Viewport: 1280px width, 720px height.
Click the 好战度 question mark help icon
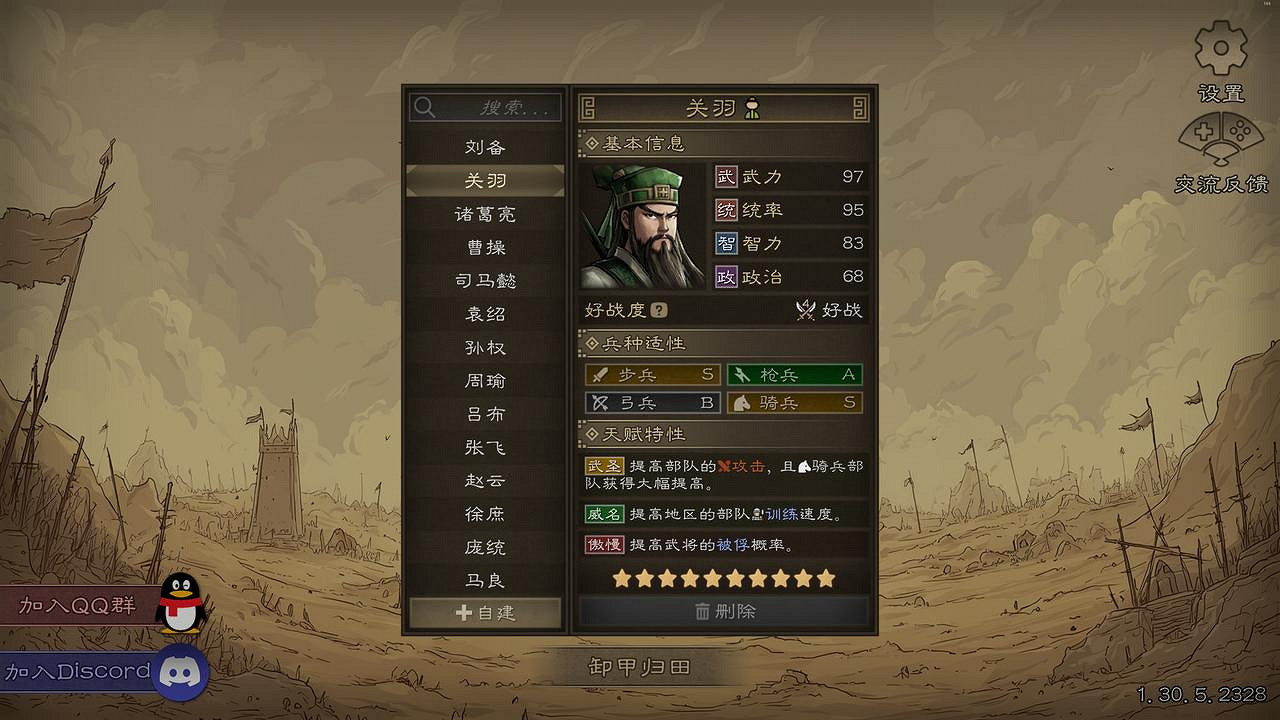tap(659, 310)
